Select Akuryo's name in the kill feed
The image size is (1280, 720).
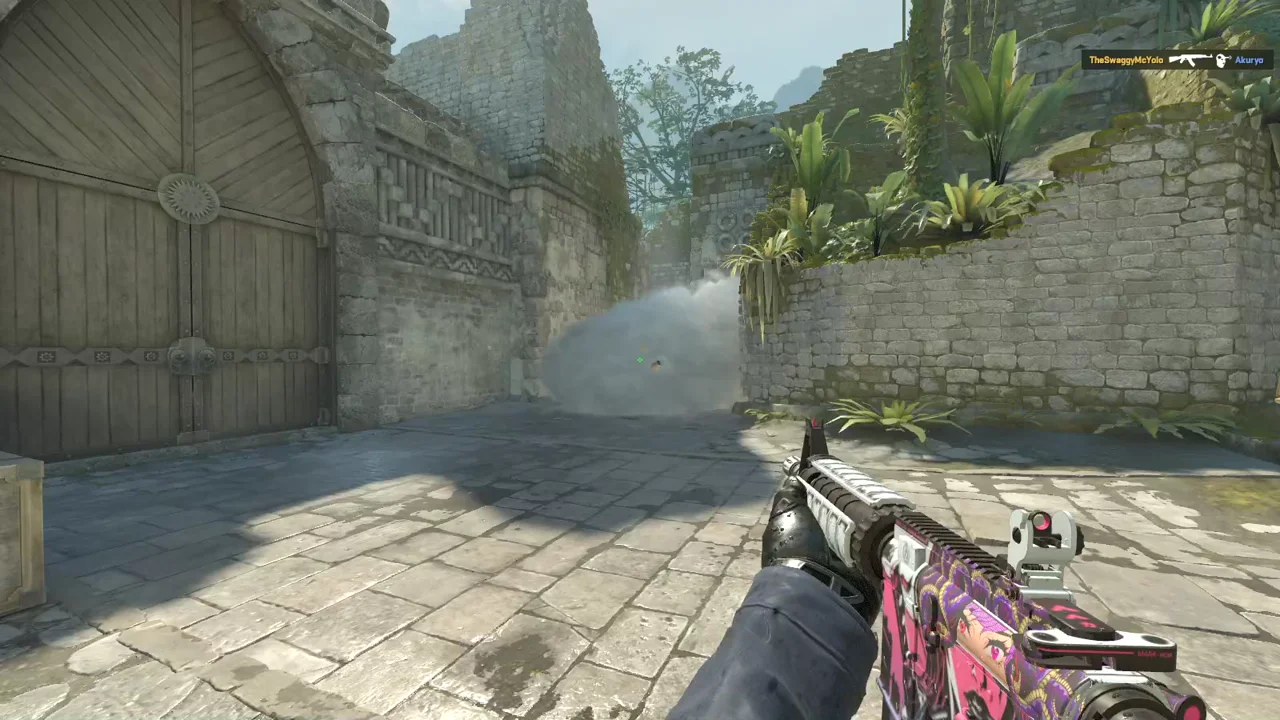(x=1249, y=61)
